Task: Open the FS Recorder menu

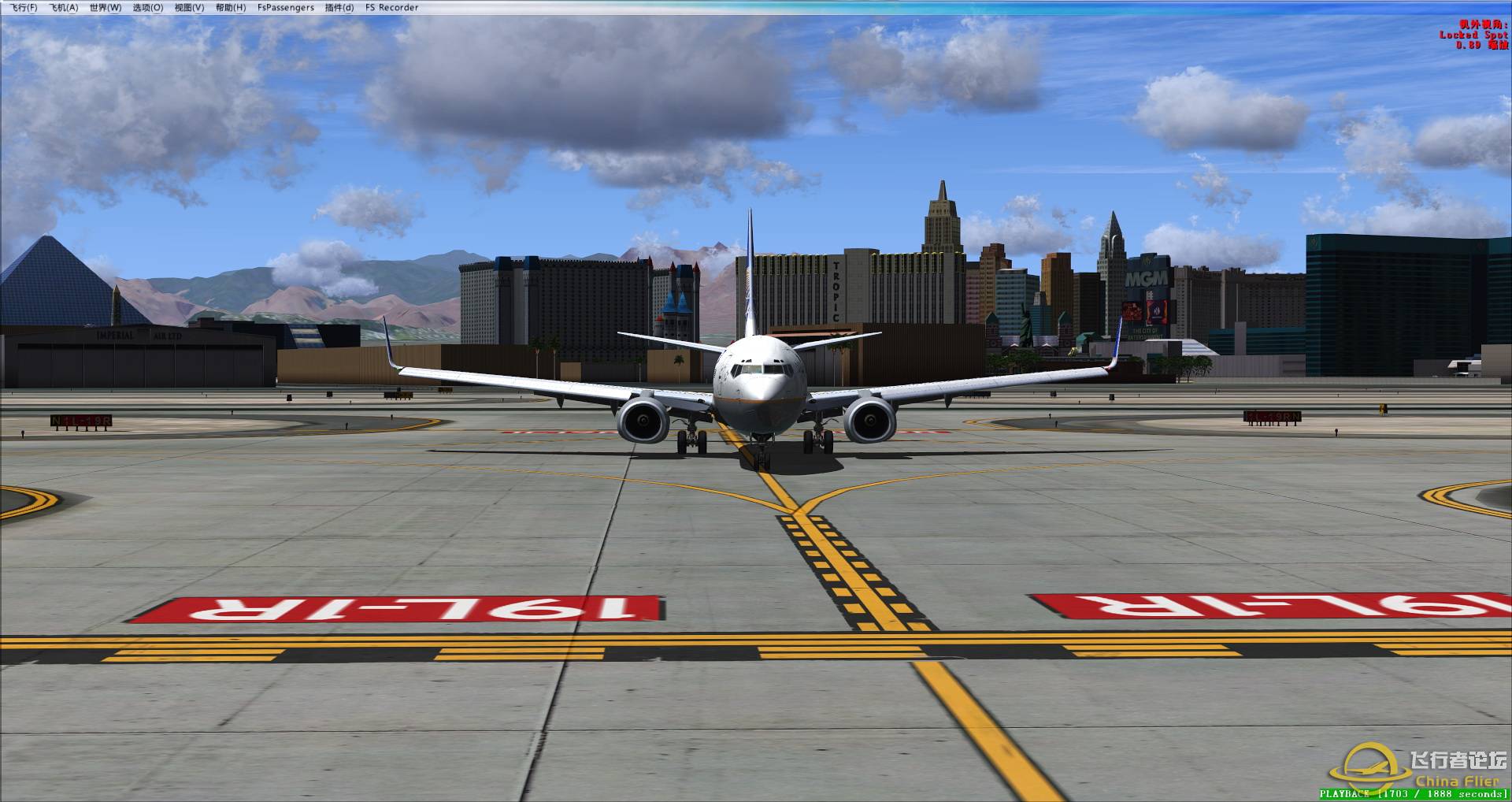Action: 391,7
